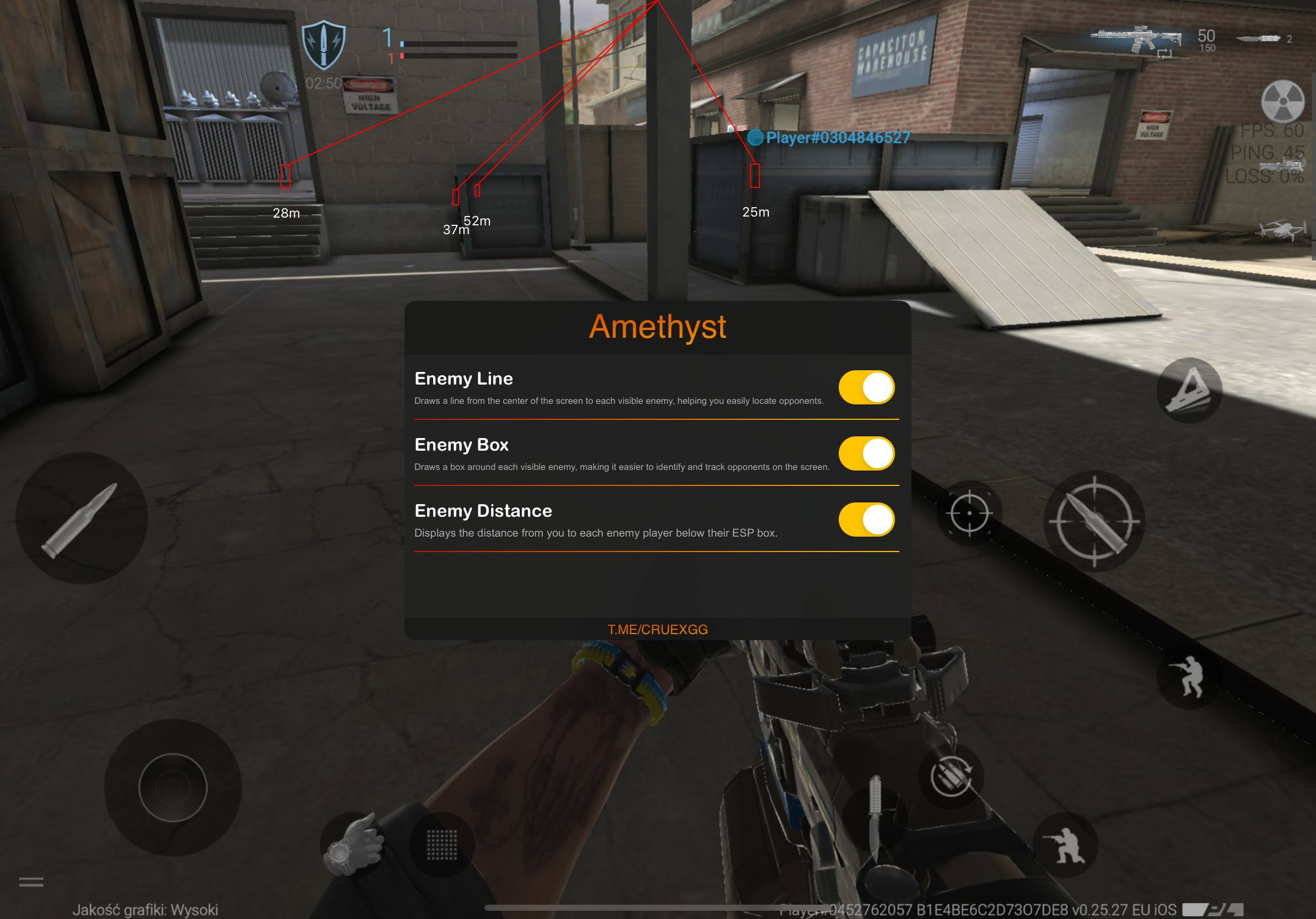Go prone with the lower soldier button
Screen dimensions: 1316x919
point(1064,845)
